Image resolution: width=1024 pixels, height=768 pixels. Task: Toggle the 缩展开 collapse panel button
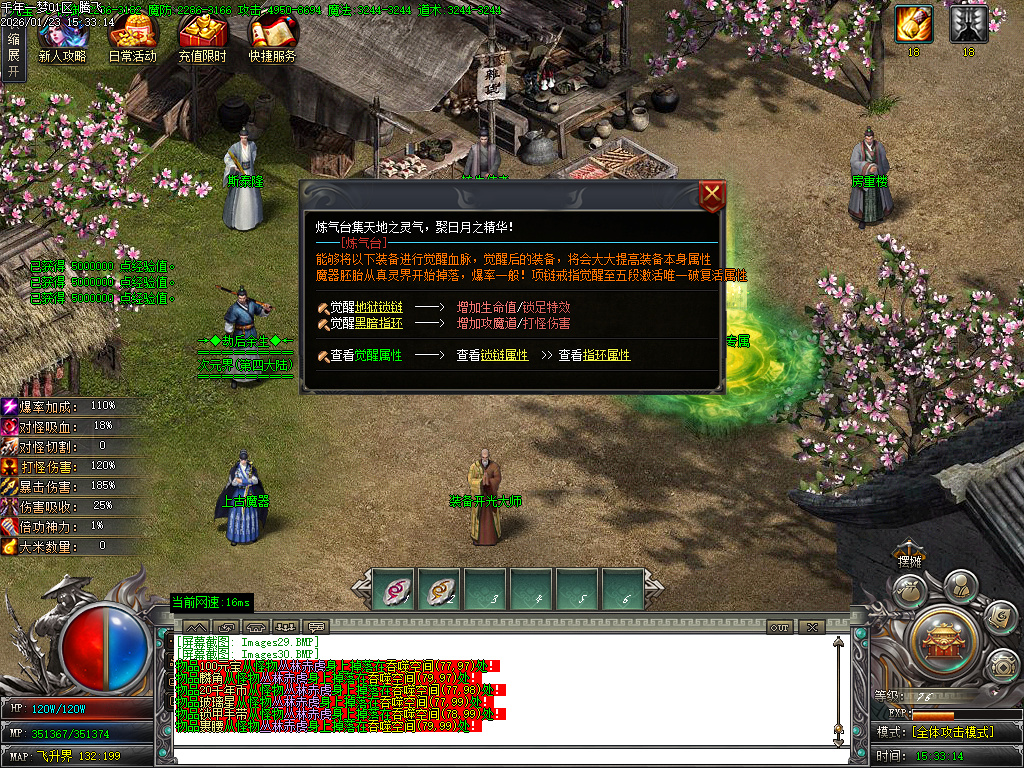tap(13, 55)
